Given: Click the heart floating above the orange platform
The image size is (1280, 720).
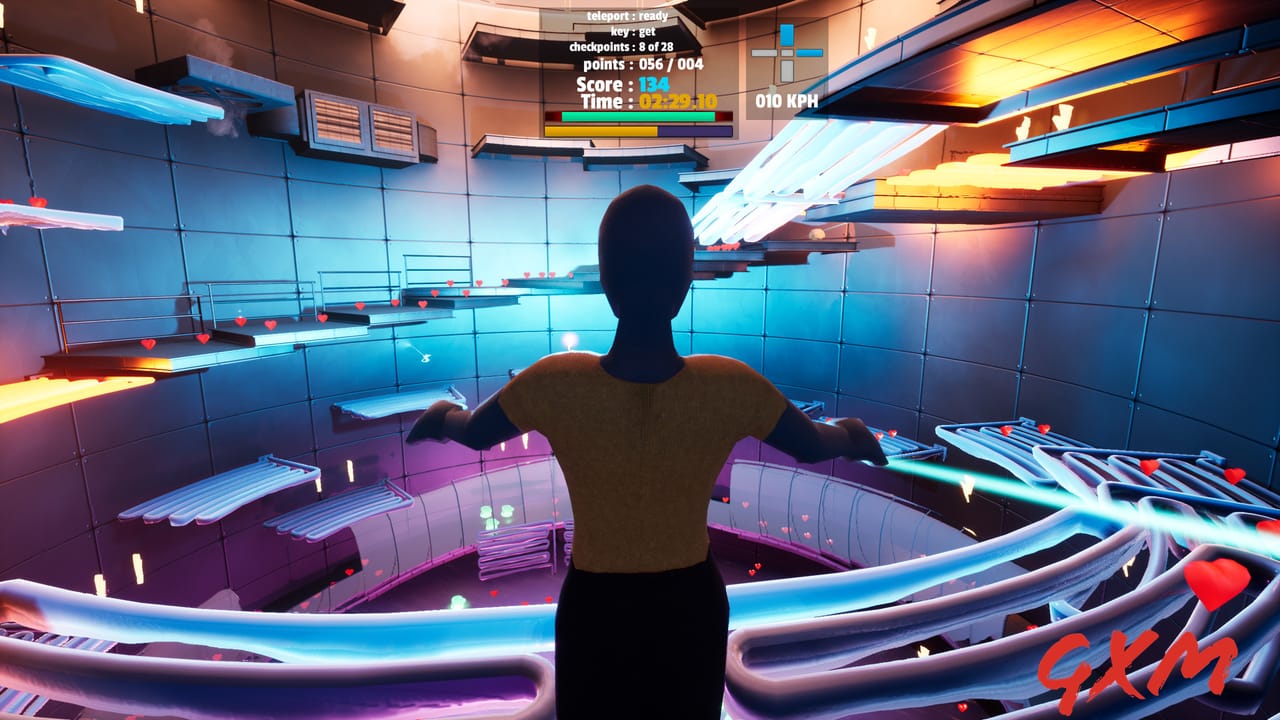Looking at the screenshot, I should (149, 344).
